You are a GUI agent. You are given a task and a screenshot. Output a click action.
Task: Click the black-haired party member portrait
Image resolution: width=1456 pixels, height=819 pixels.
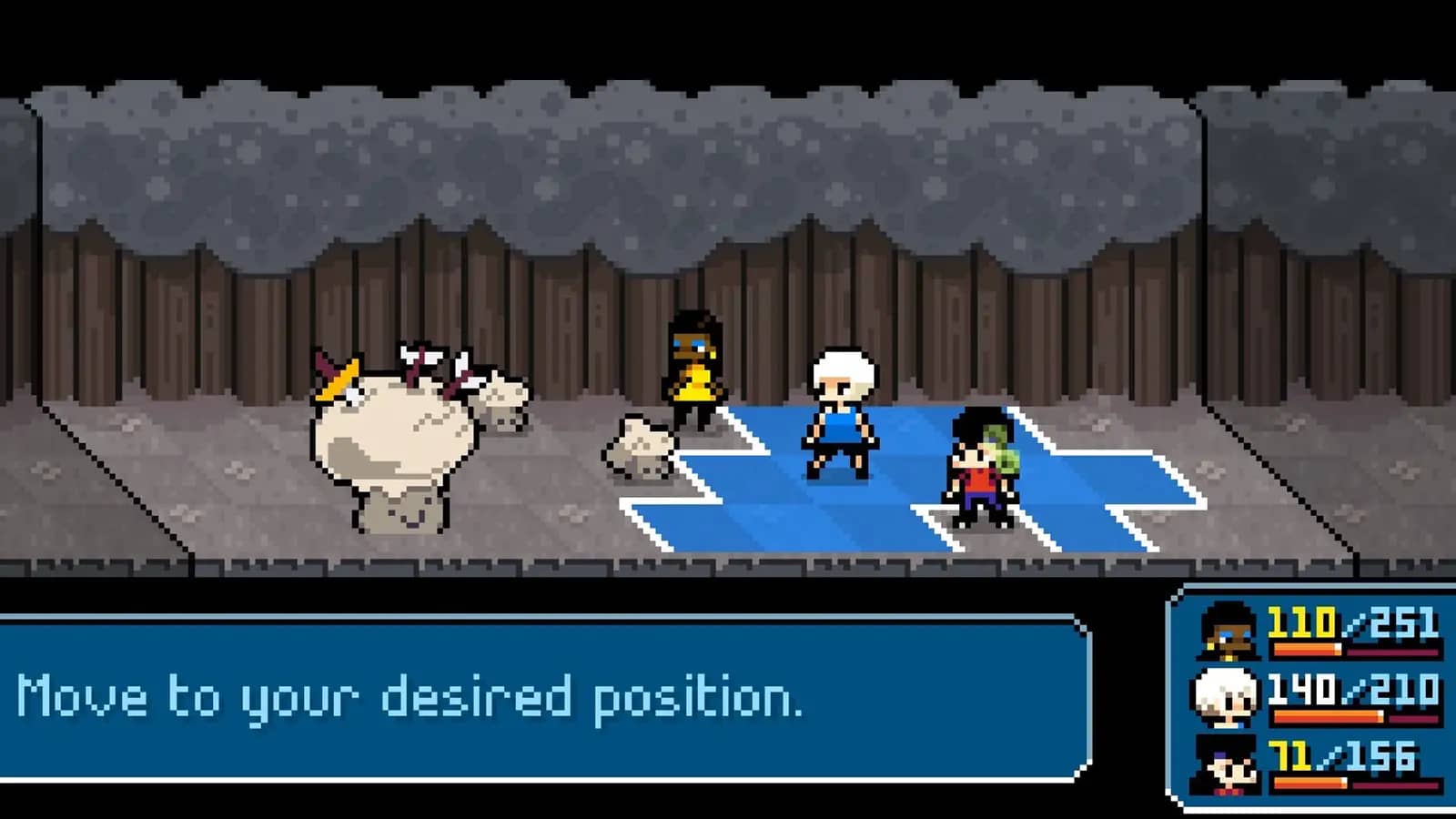[1226, 764]
